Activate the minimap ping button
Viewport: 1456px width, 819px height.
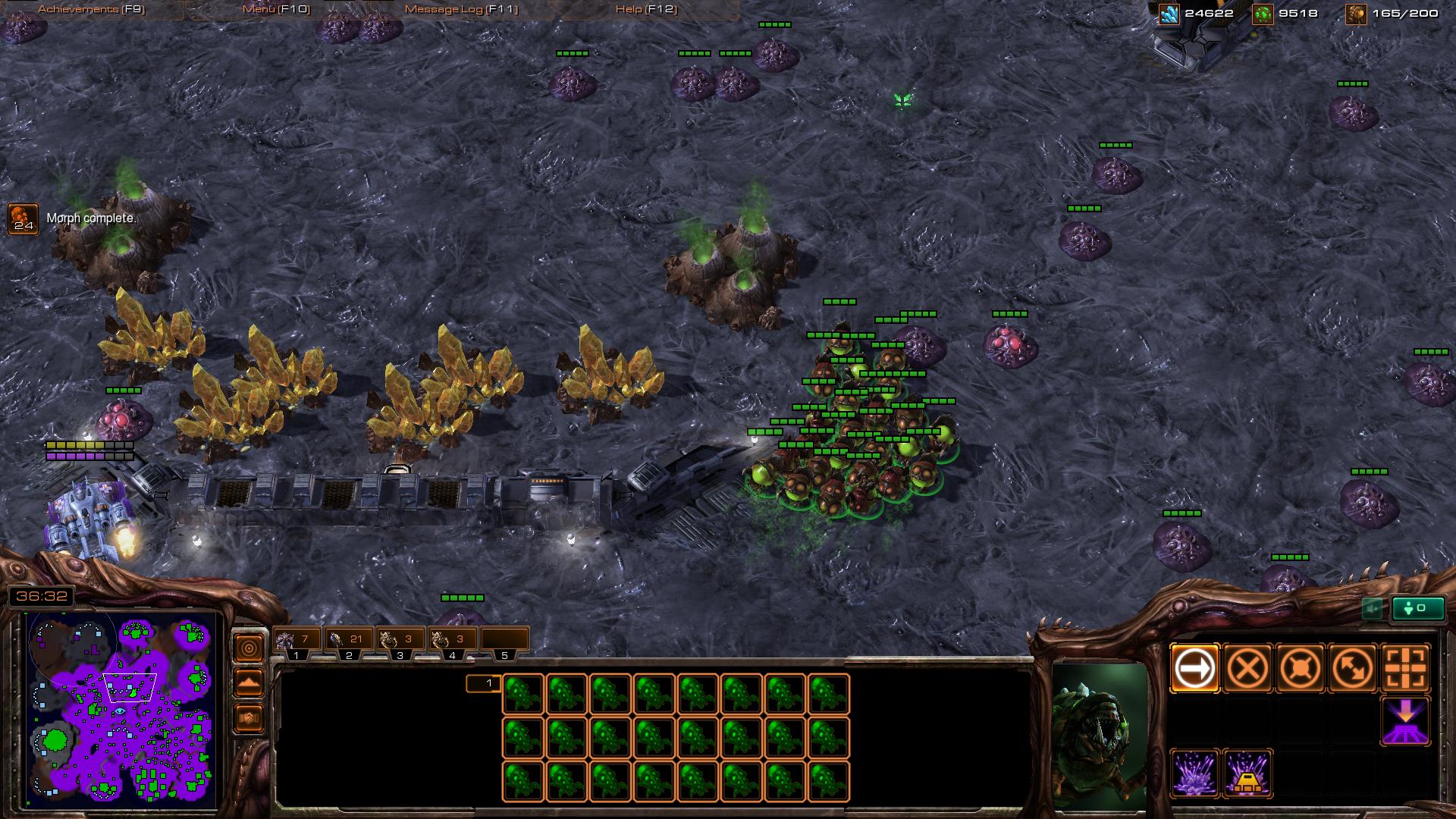pos(249,648)
